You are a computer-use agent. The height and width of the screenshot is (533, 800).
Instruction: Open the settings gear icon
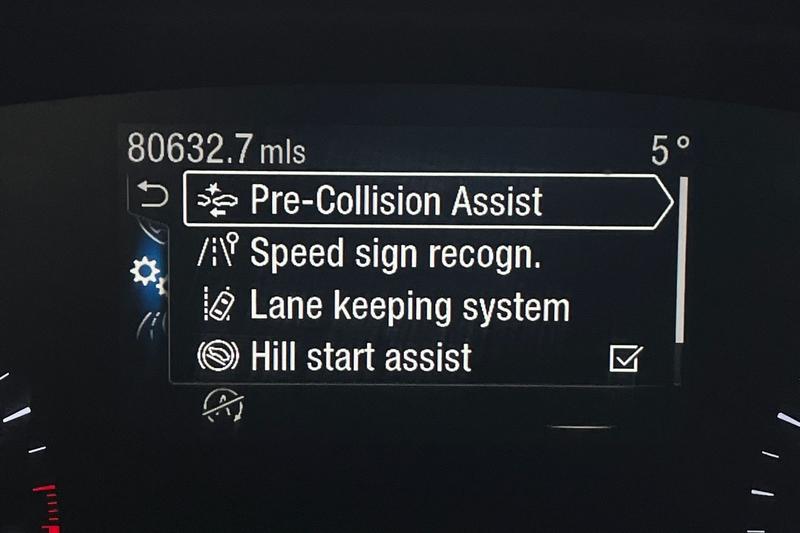147,271
